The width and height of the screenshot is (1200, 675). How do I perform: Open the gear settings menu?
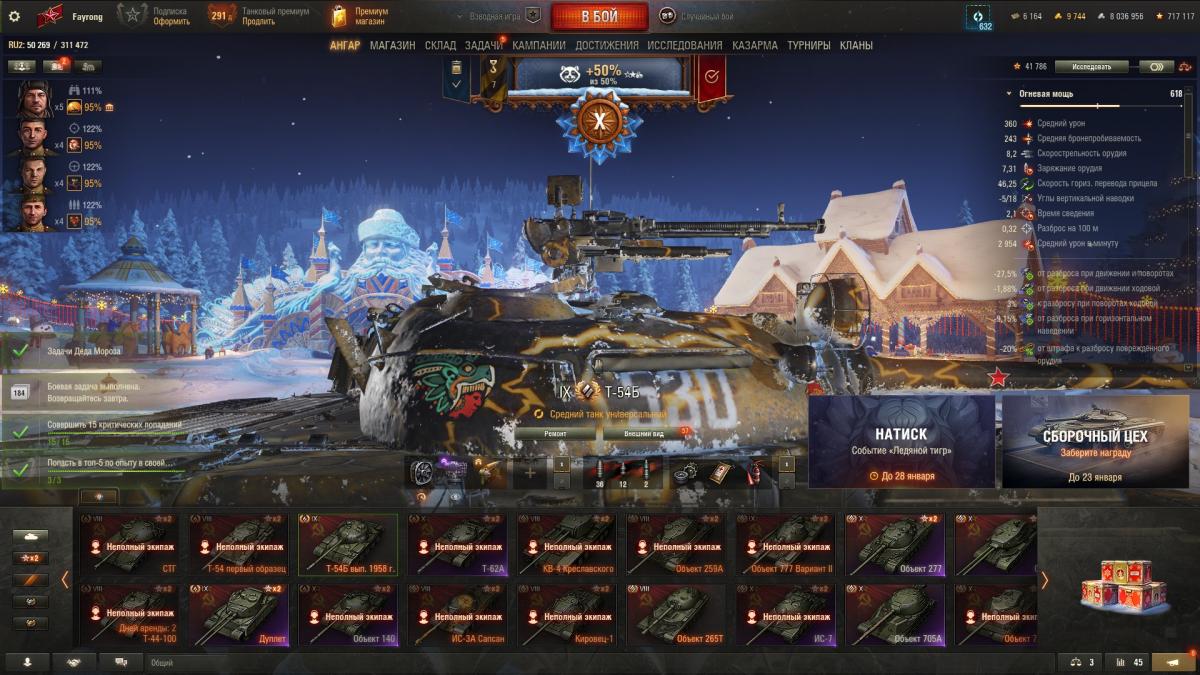coord(14,16)
